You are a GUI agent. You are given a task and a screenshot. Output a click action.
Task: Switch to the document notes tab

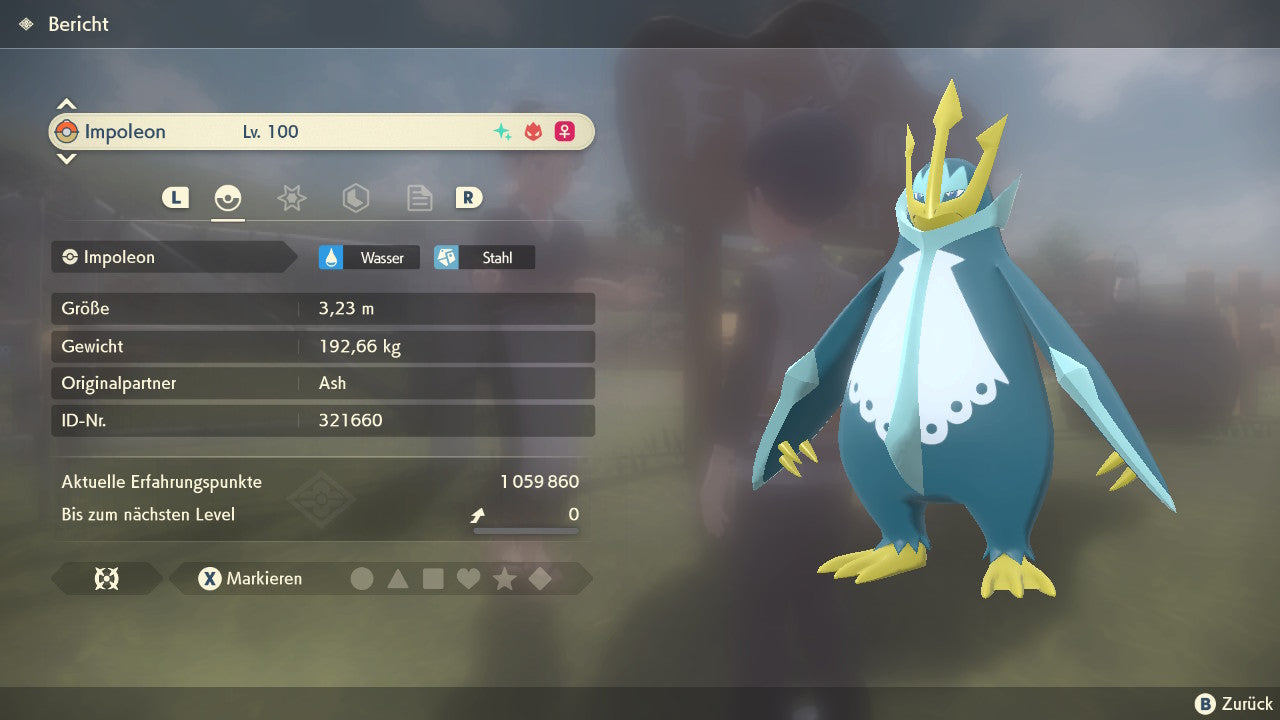pos(419,198)
